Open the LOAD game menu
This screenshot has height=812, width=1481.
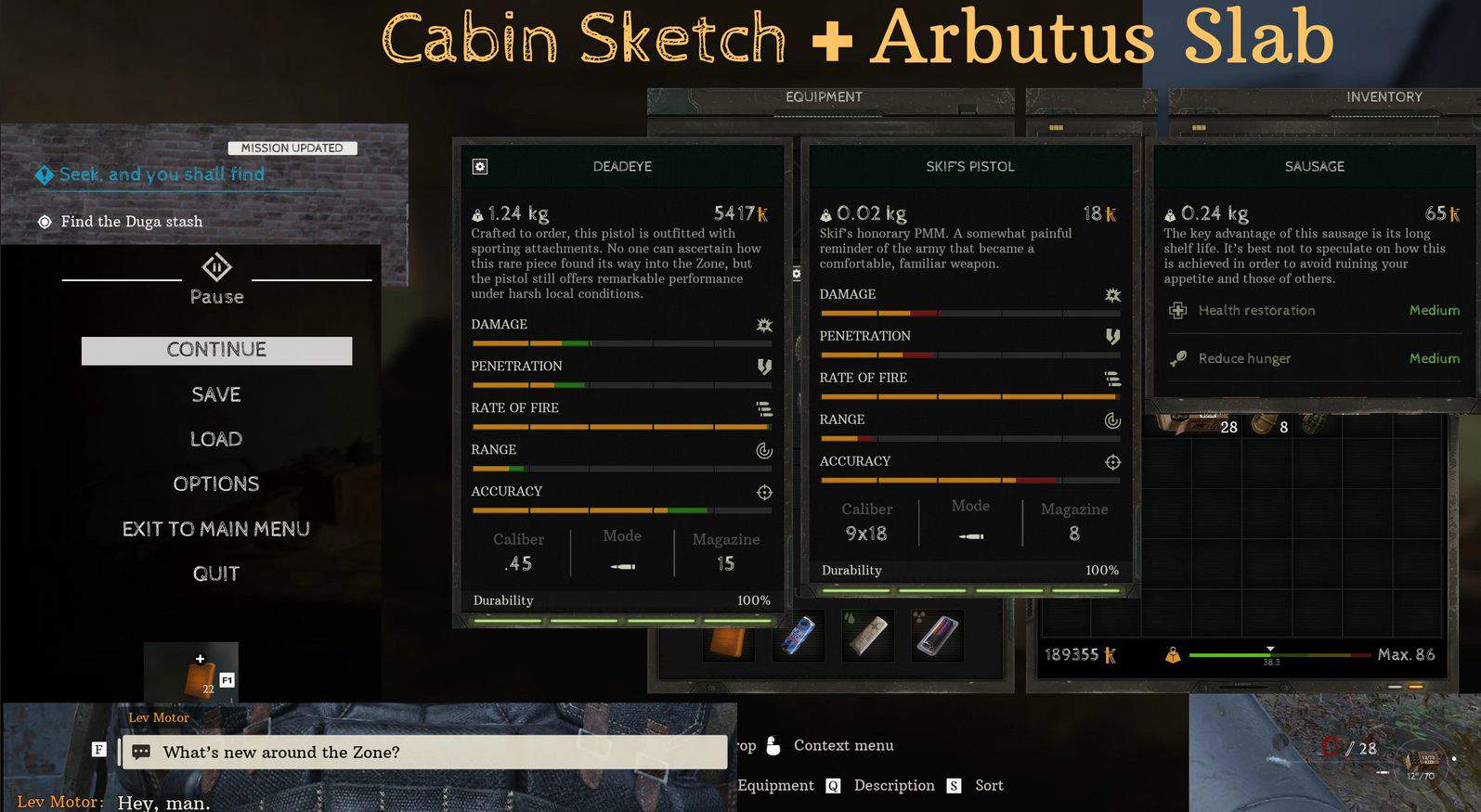tap(216, 439)
